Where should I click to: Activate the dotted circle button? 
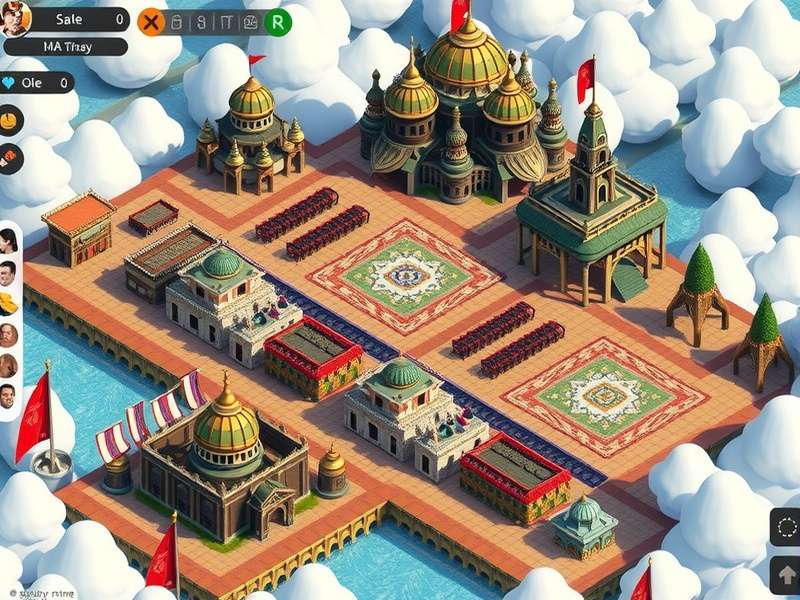[x=786, y=527]
